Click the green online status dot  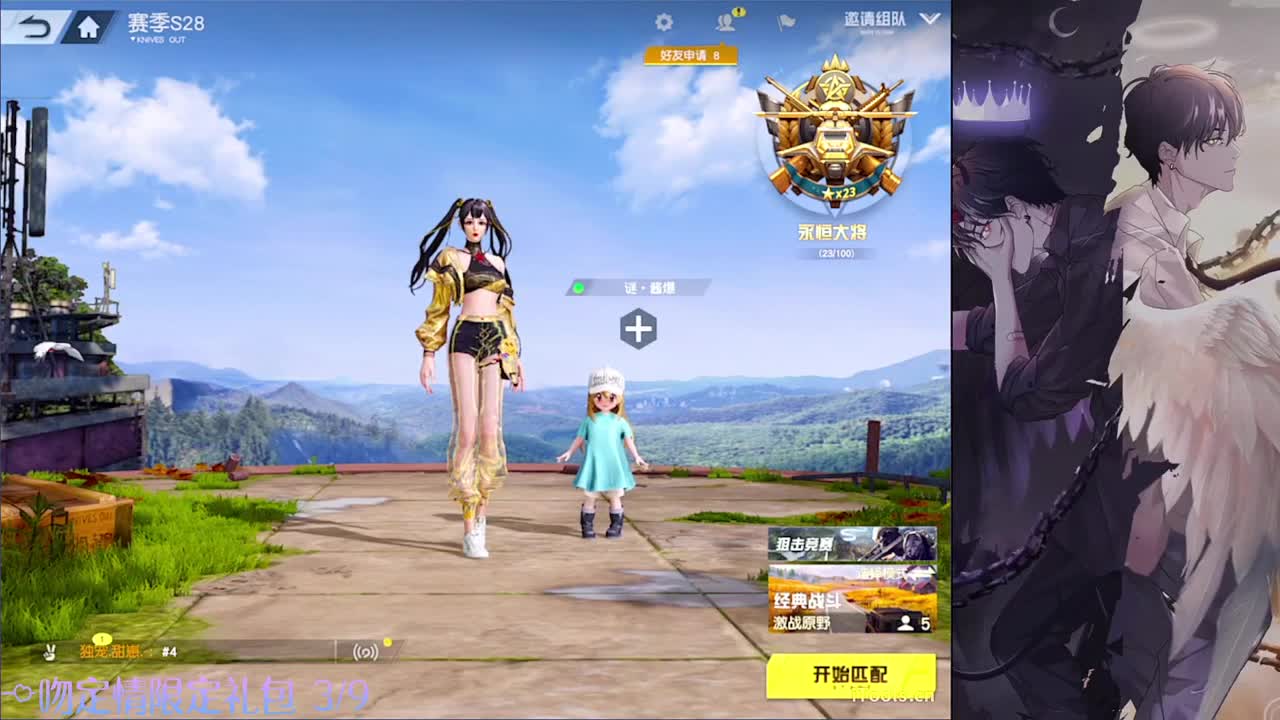(577, 288)
